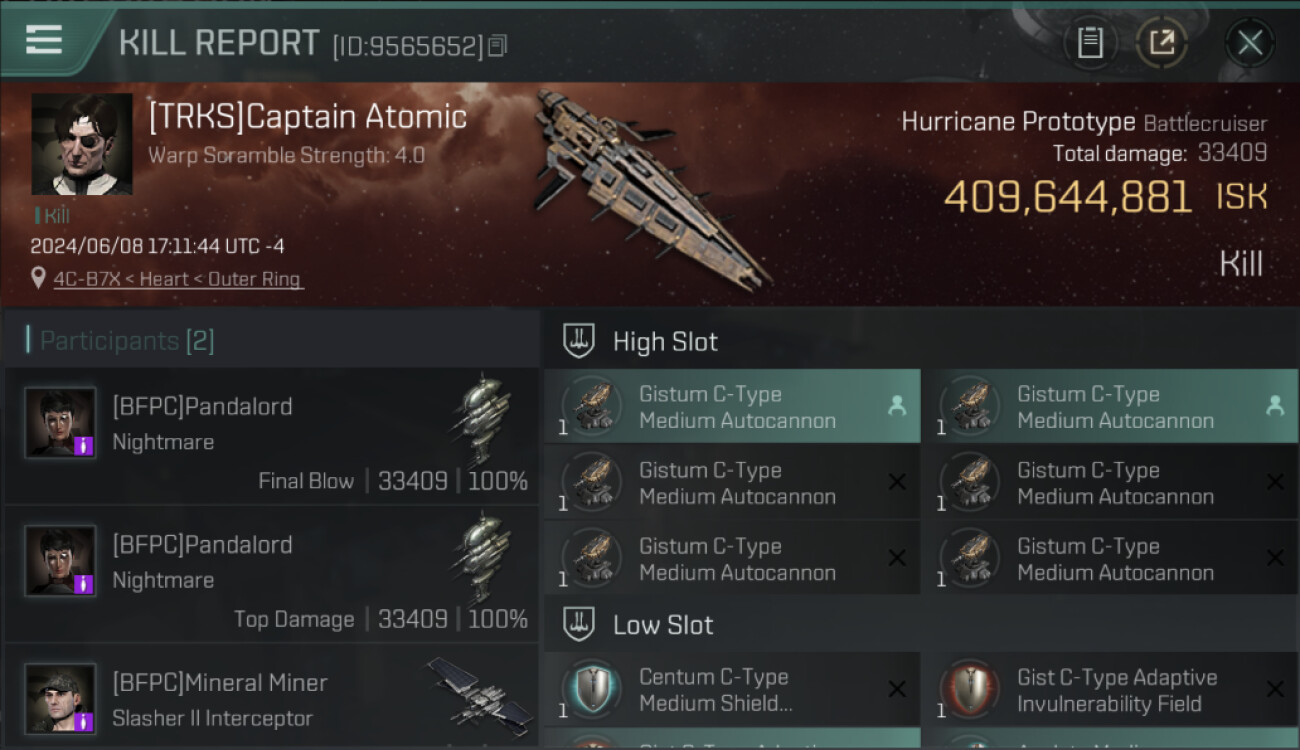The width and height of the screenshot is (1300, 750).
Task: Select the Centum C-Type Medium Shield module
Action: 732,690
